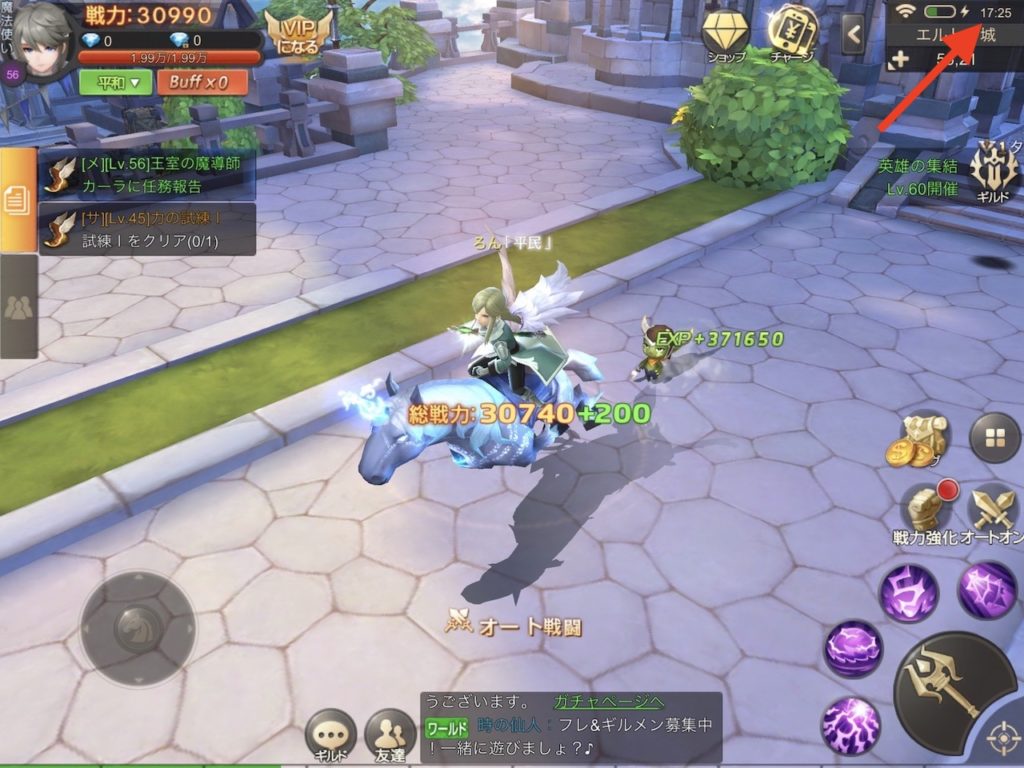This screenshot has height=768, width=1024.
Task: Open the 平和 mode dropdown
Action: click(117, 82)
